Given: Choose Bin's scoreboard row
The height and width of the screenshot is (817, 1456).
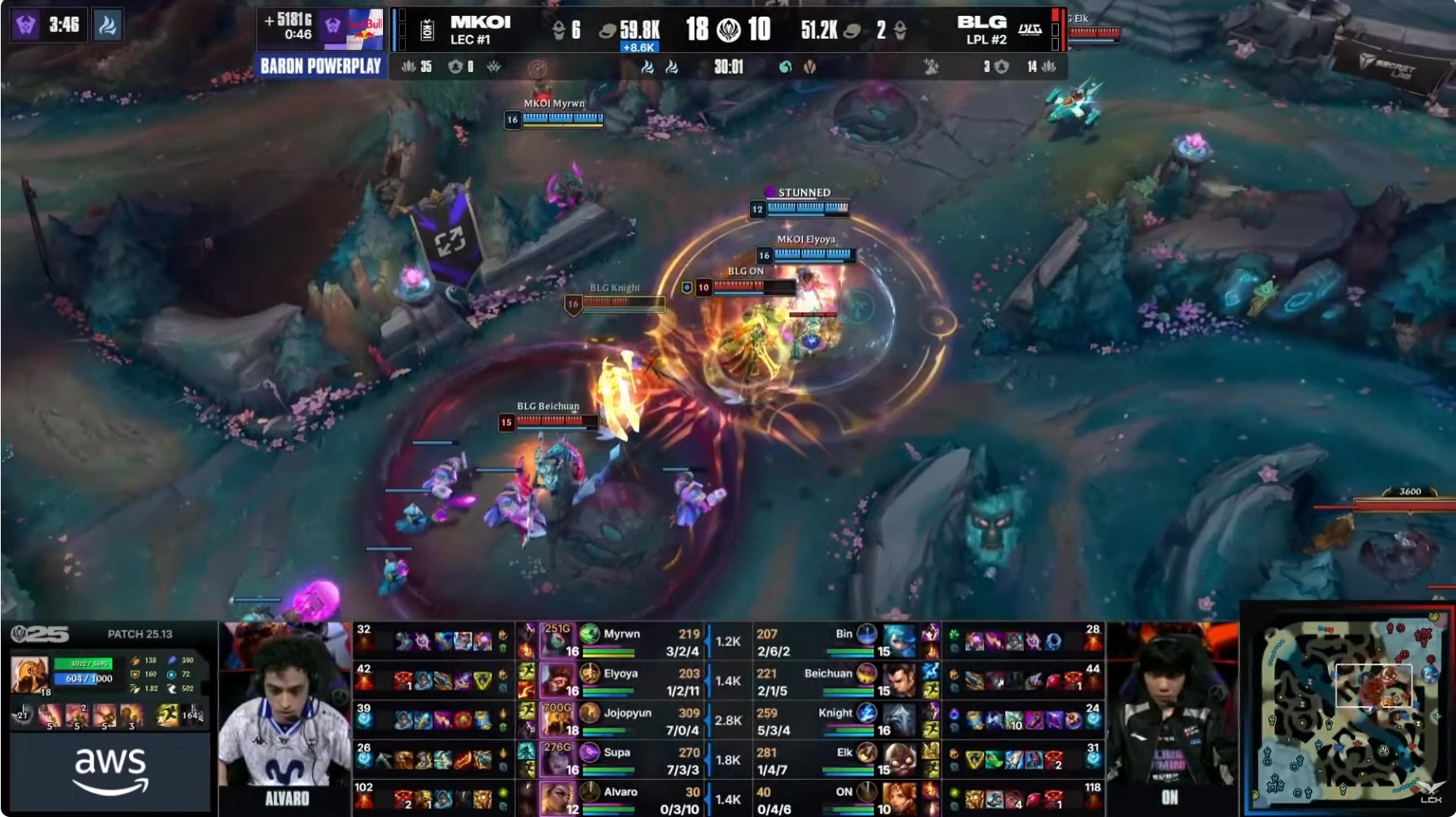Looking at the screenshot, I should [839, 641].
